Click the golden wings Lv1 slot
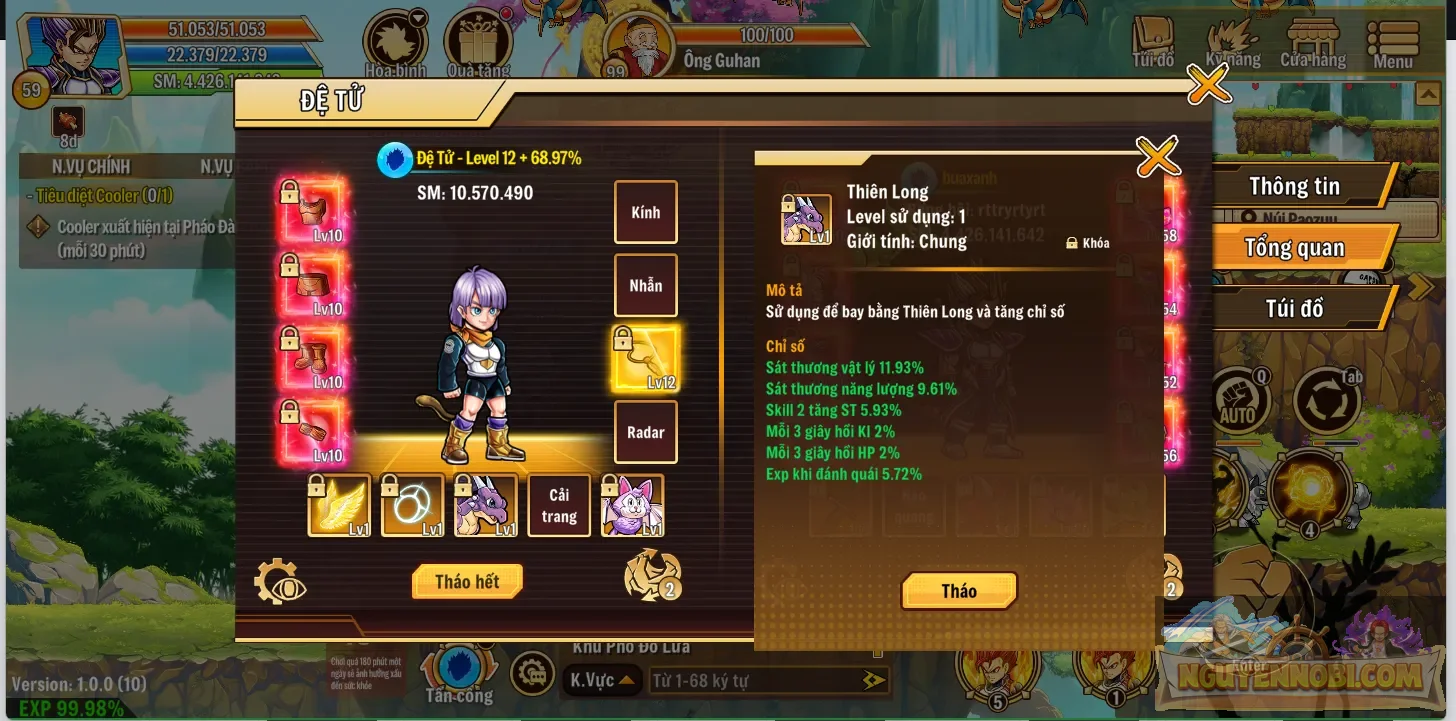 pyautogui.click(x=340, y=504)
